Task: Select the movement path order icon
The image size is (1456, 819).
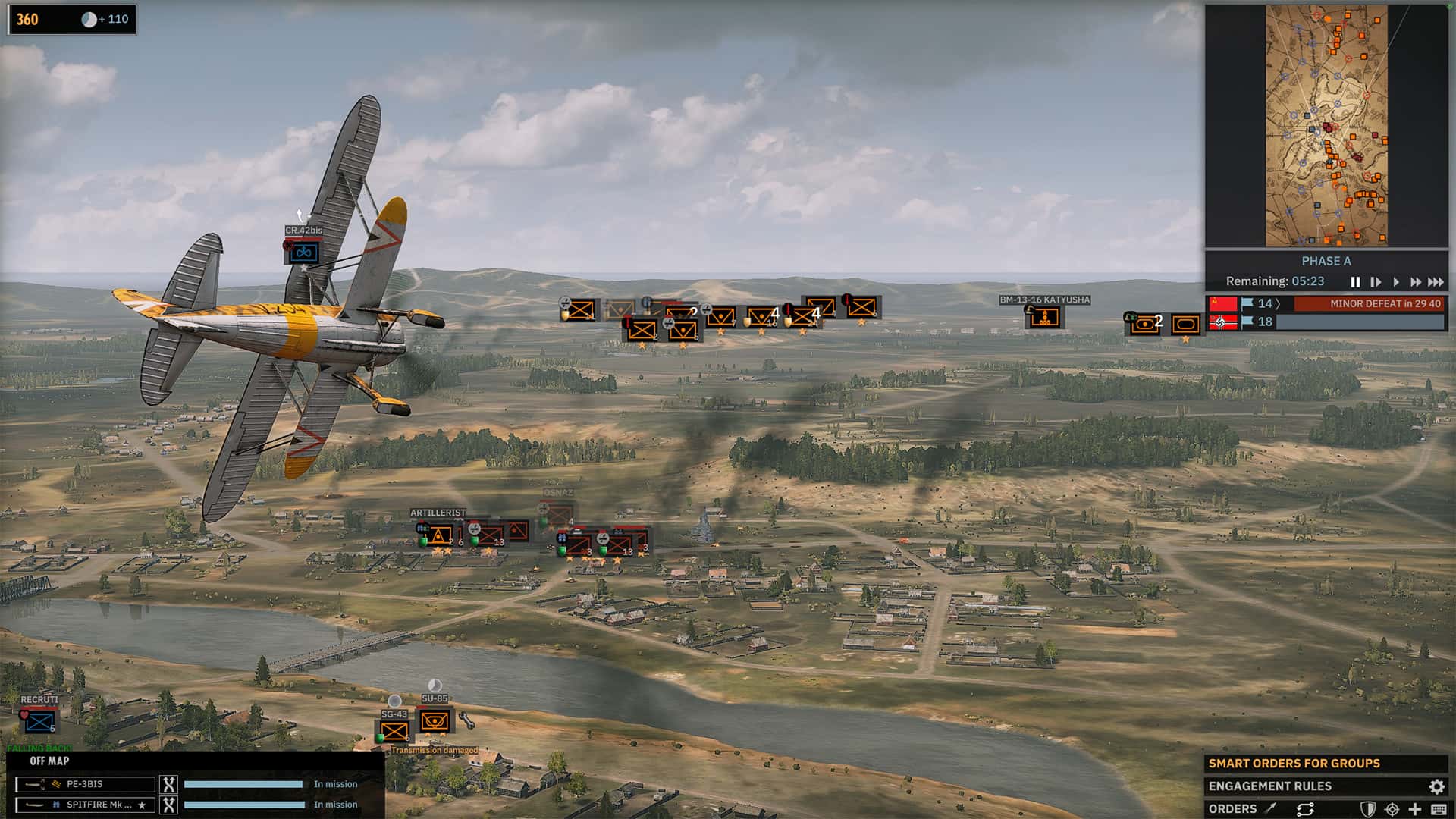Action: point(1306,809)
